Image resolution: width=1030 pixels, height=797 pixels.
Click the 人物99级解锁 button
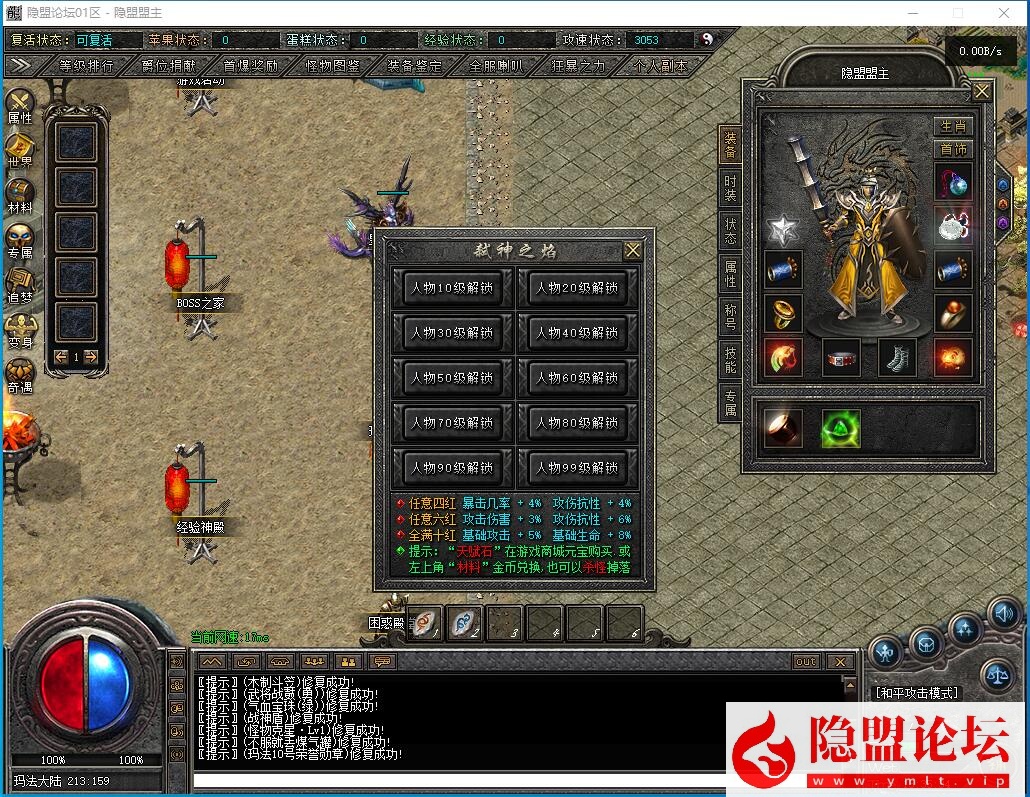click(577, 468)
